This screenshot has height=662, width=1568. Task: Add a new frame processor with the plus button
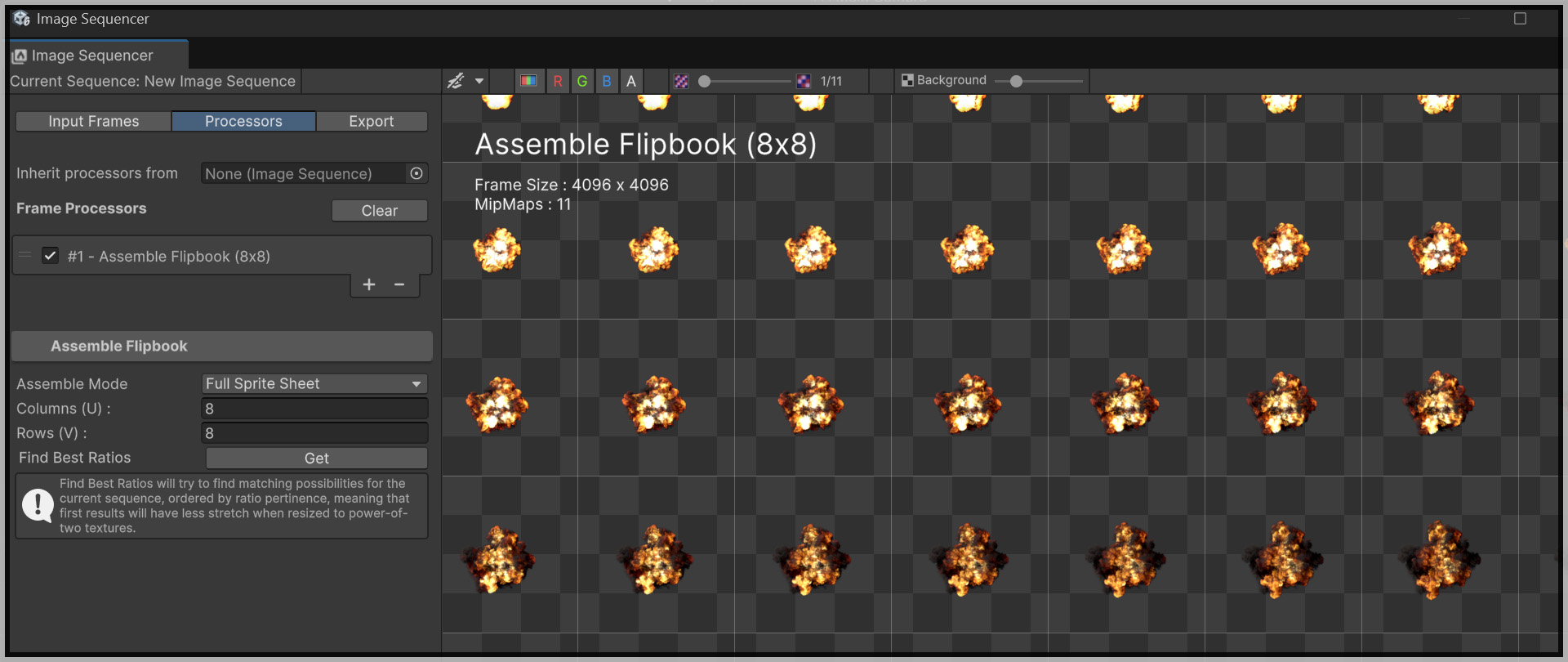369,284
